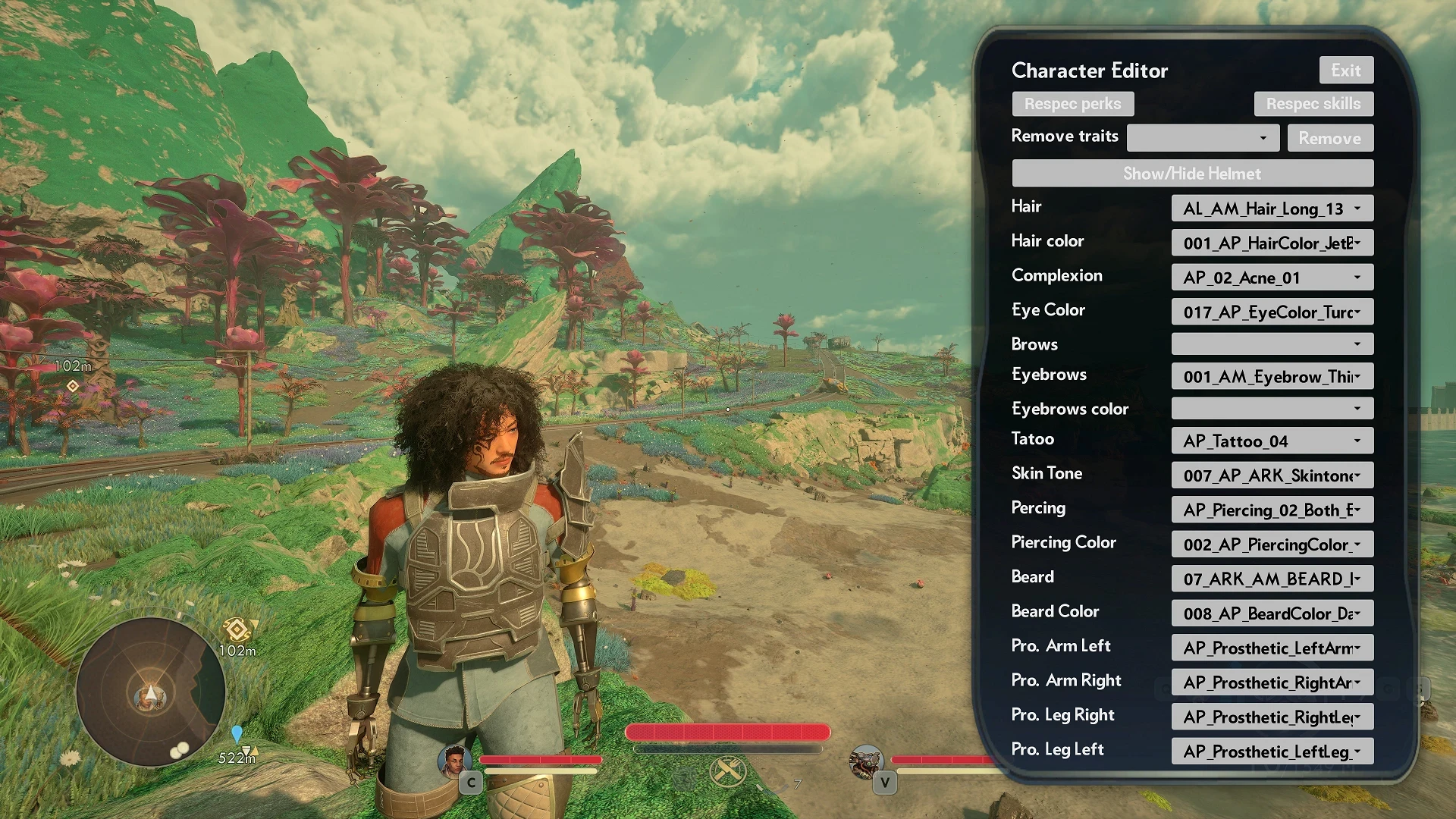This screenshot has height=819, width=1456.
Task: Click the circular minimap
Action: point(151,692)
